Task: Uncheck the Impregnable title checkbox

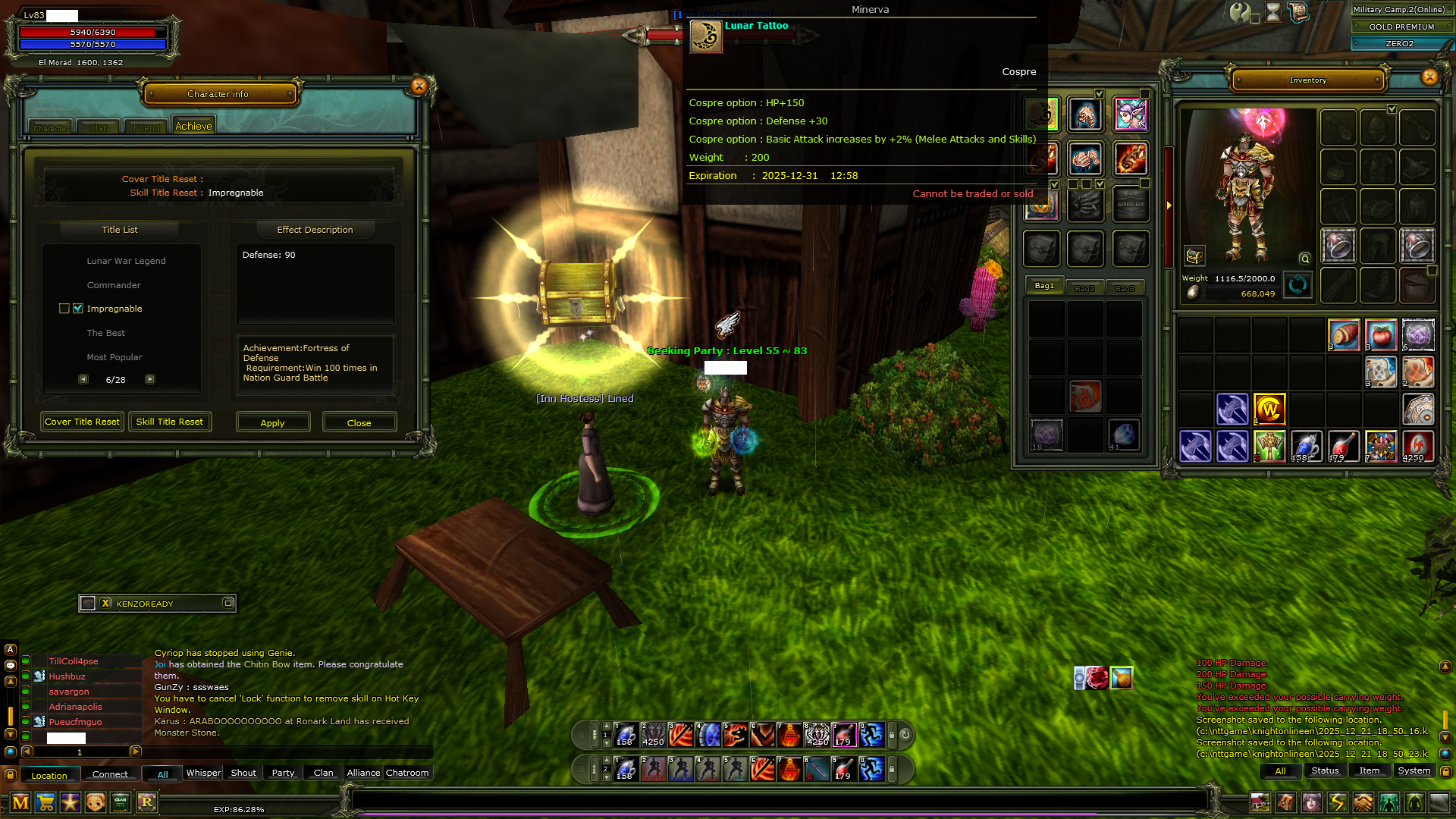Action: [79, 309]
